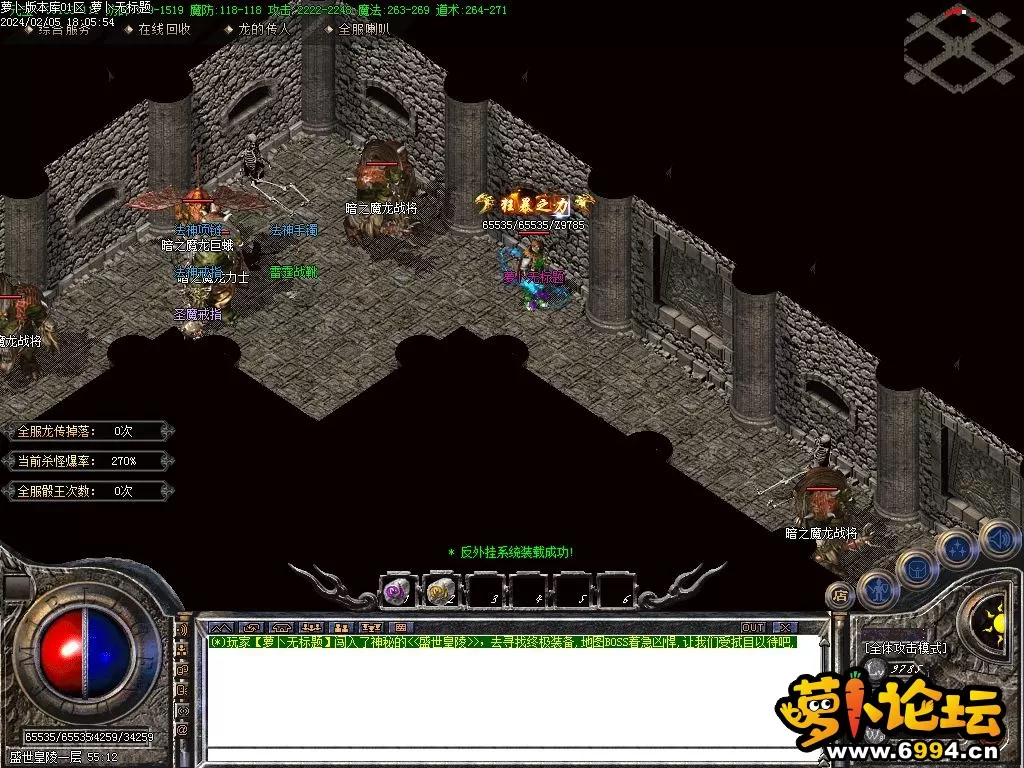Use the yellow scroll in hotbar slot 2
The height and width of the screenshot is (768, 1024).
coord(442,592)
